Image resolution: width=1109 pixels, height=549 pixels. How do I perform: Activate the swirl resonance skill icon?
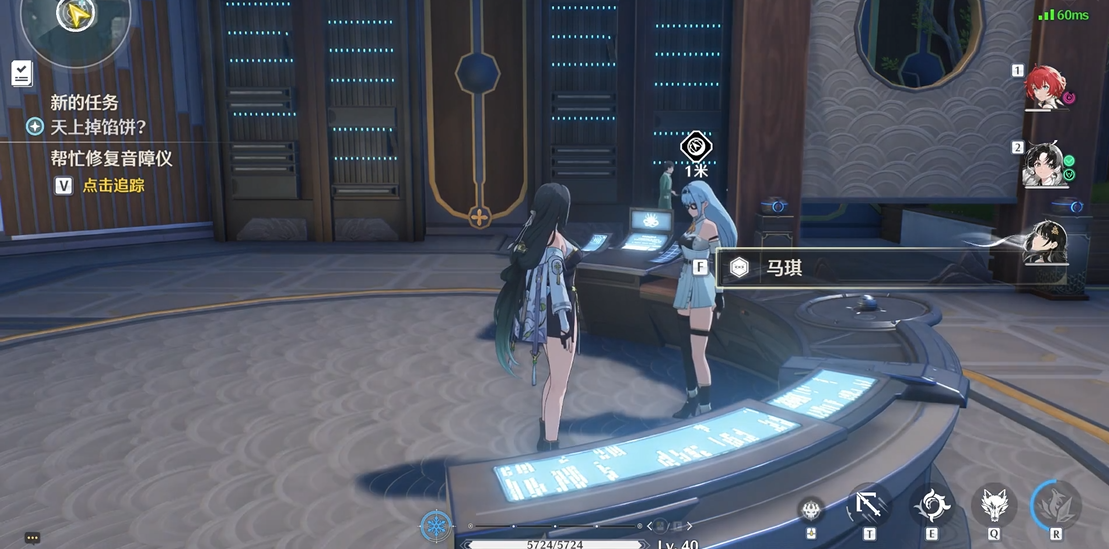931,504
